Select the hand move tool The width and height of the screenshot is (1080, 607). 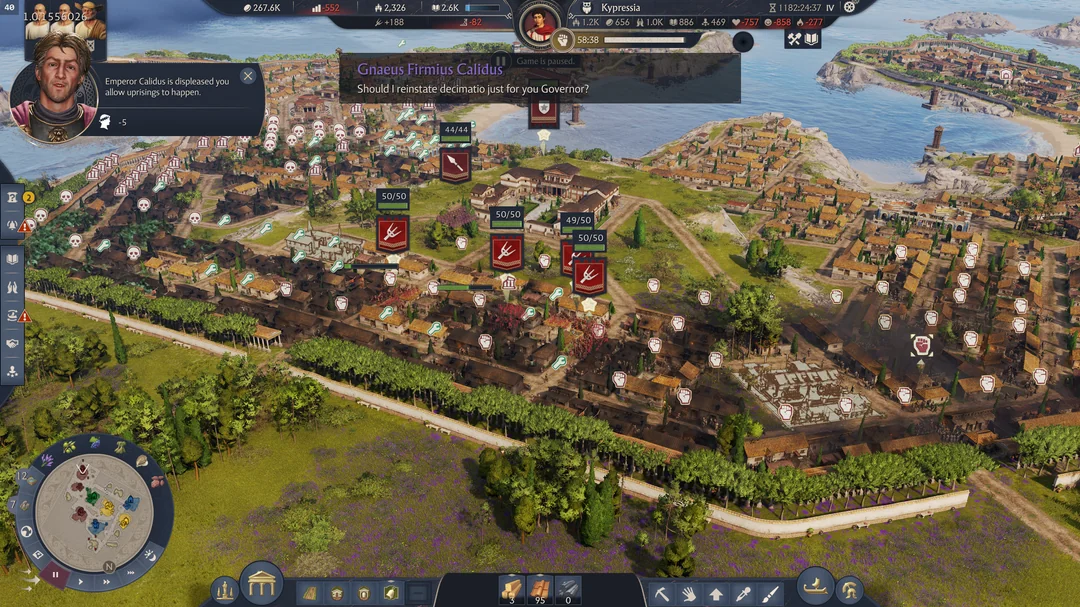pyautogui.click(x=689, y=593)
